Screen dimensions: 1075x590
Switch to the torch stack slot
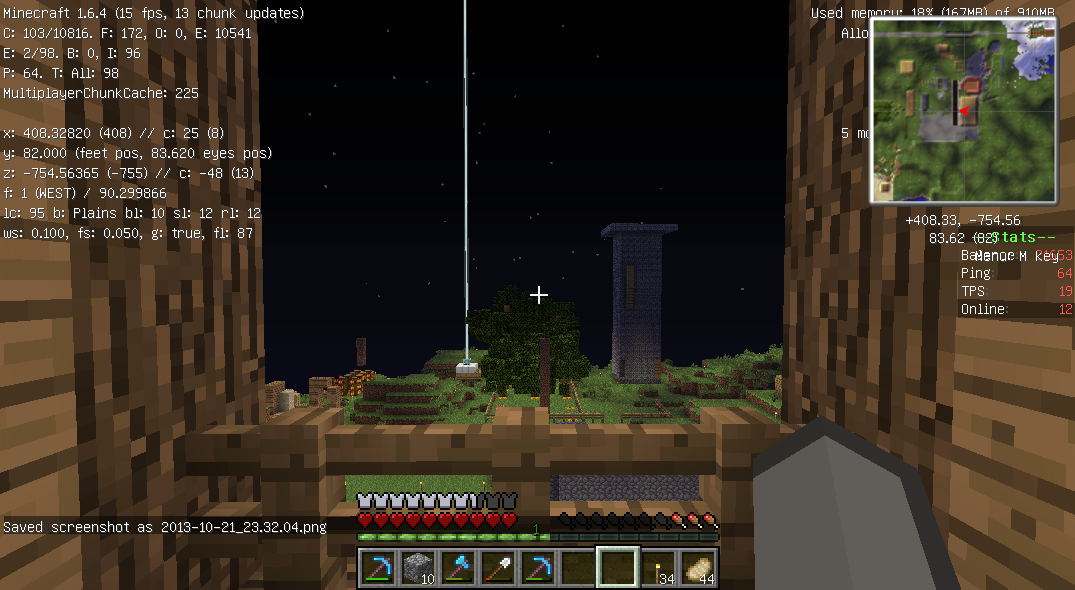(657, 568)
